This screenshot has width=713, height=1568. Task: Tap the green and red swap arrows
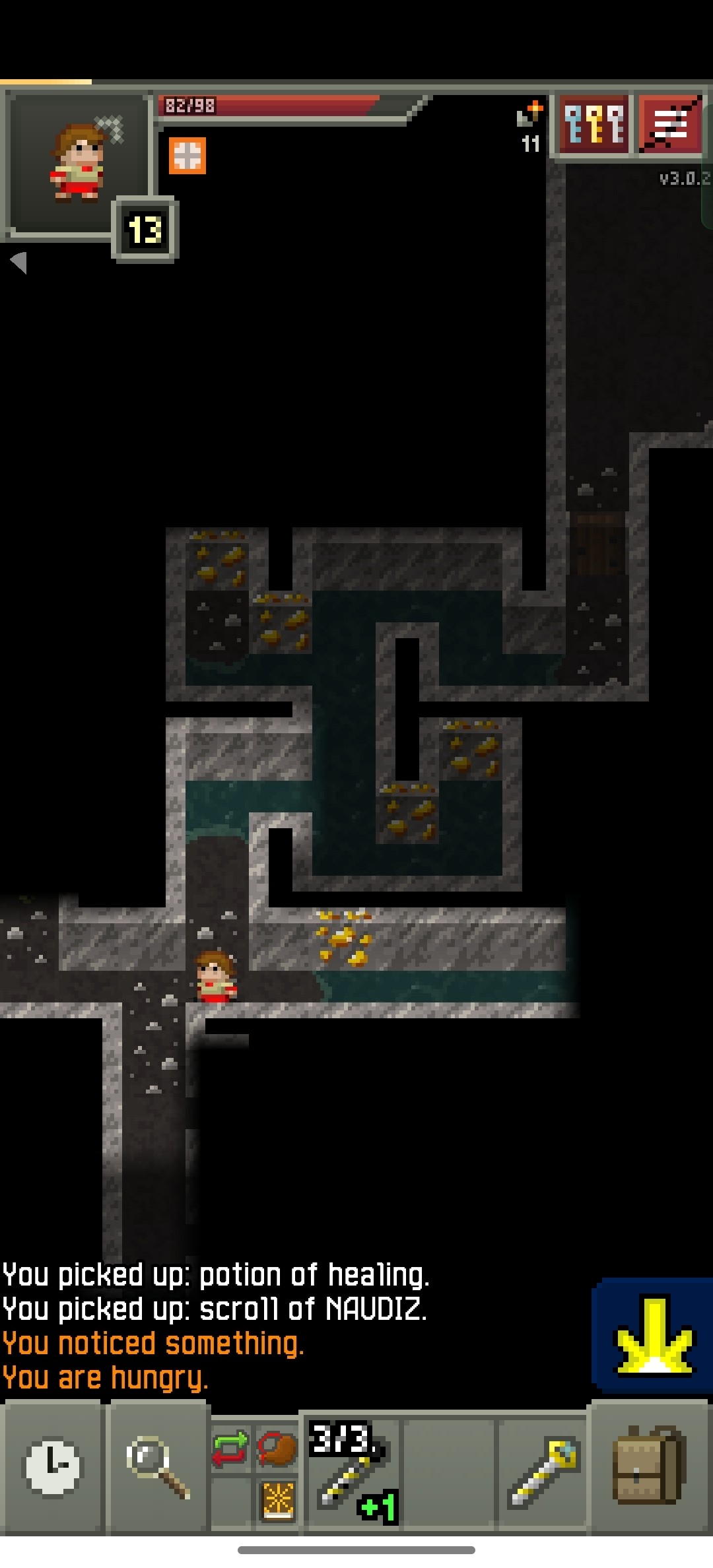pos(230,1449)
